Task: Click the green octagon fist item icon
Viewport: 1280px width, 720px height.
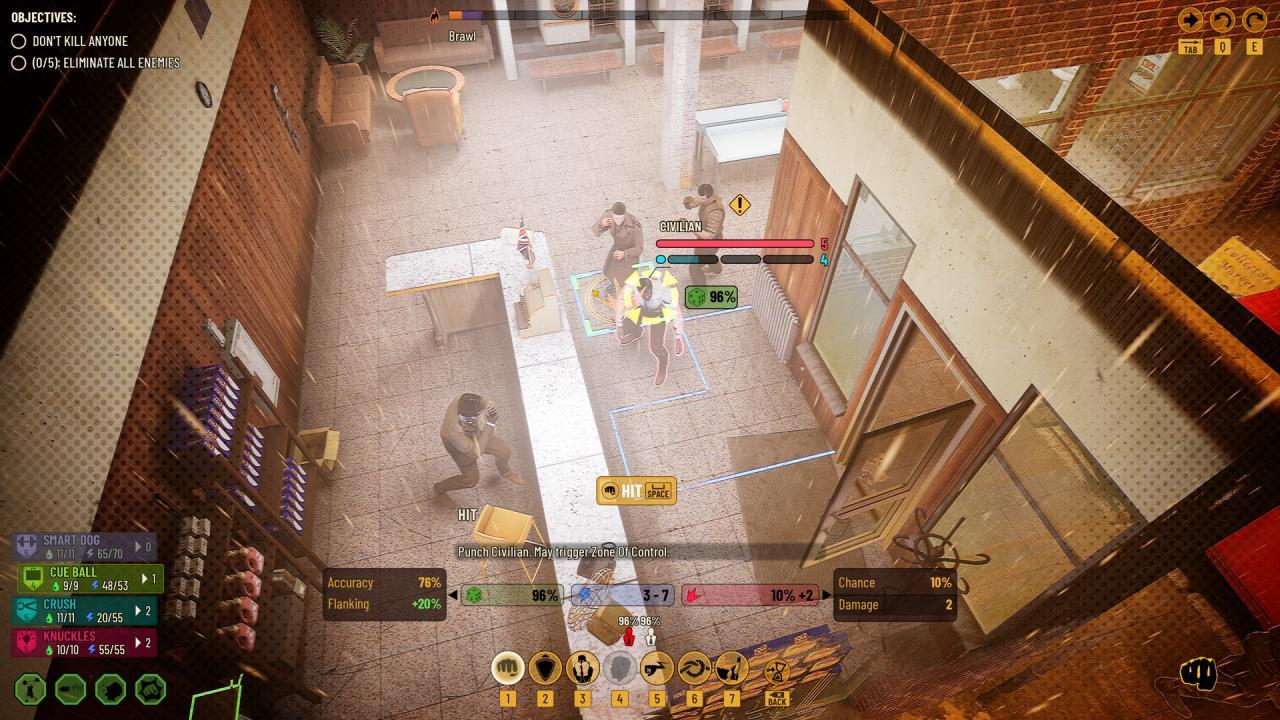Action: point(150,690)
